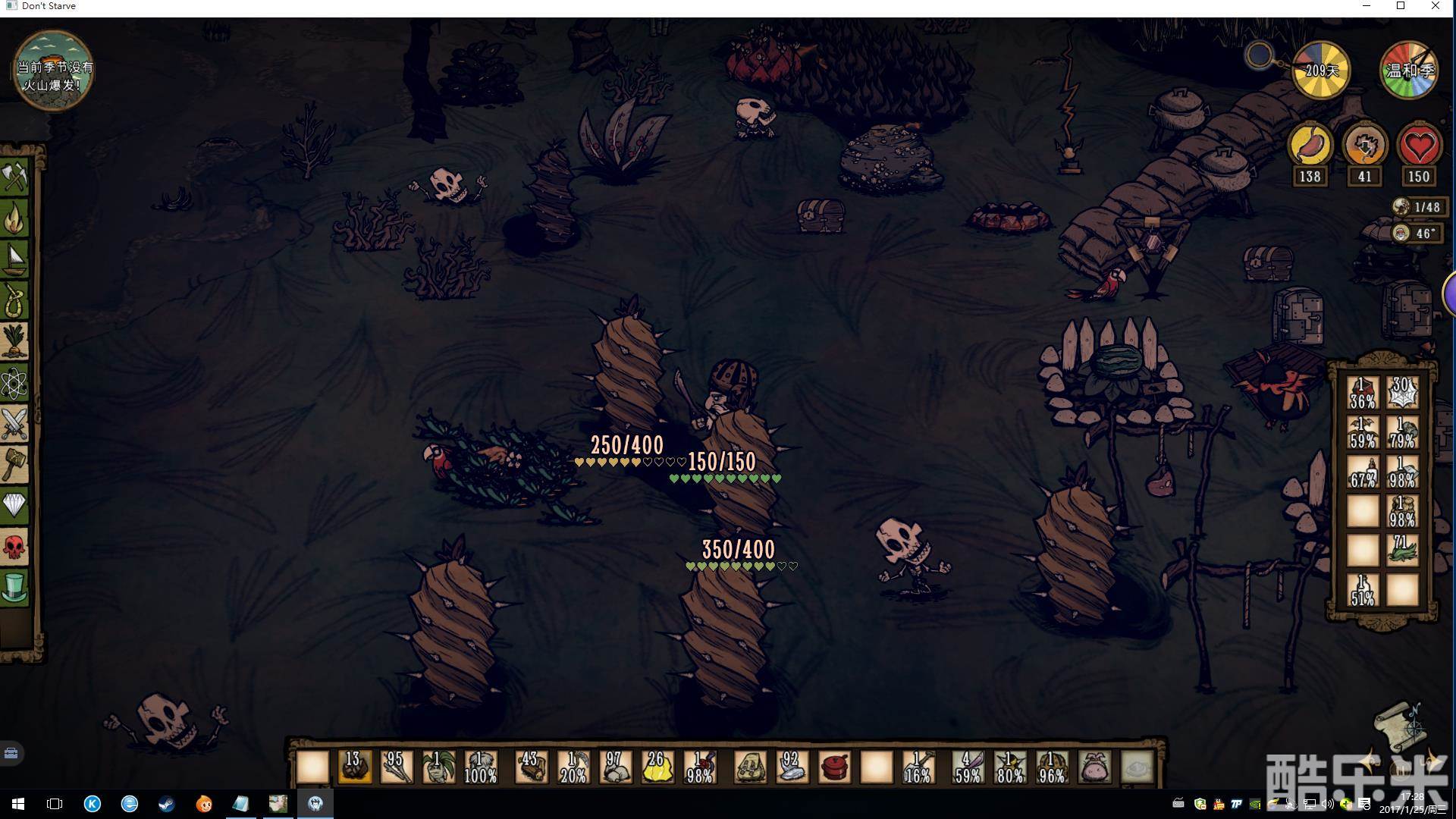The image size is (1456, 819).
Task: Open the Magic red skull tab
Action: (15, 546)
